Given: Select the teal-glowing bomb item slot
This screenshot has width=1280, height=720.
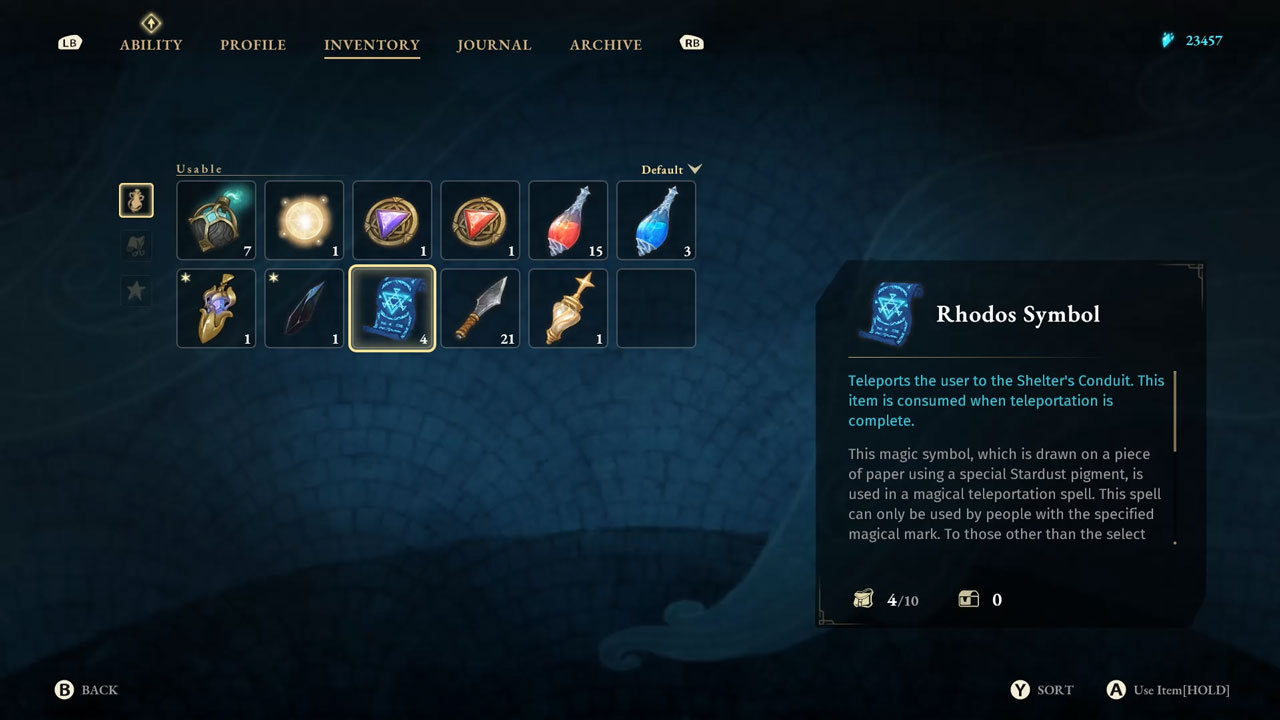Looking at the screenshot, I should click(x=216, y=220).
